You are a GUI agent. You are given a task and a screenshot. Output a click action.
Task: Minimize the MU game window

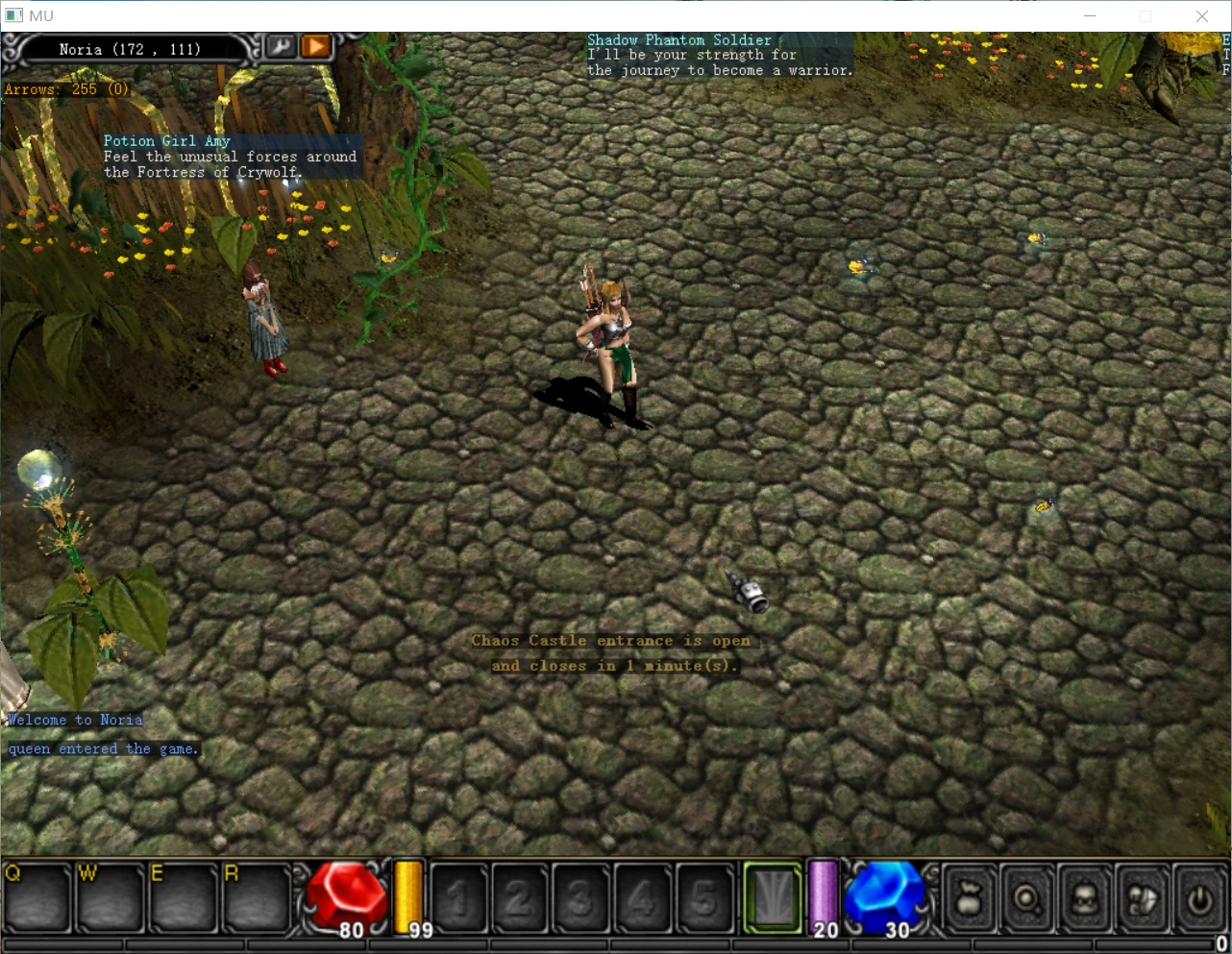[x=1090, y=15]
